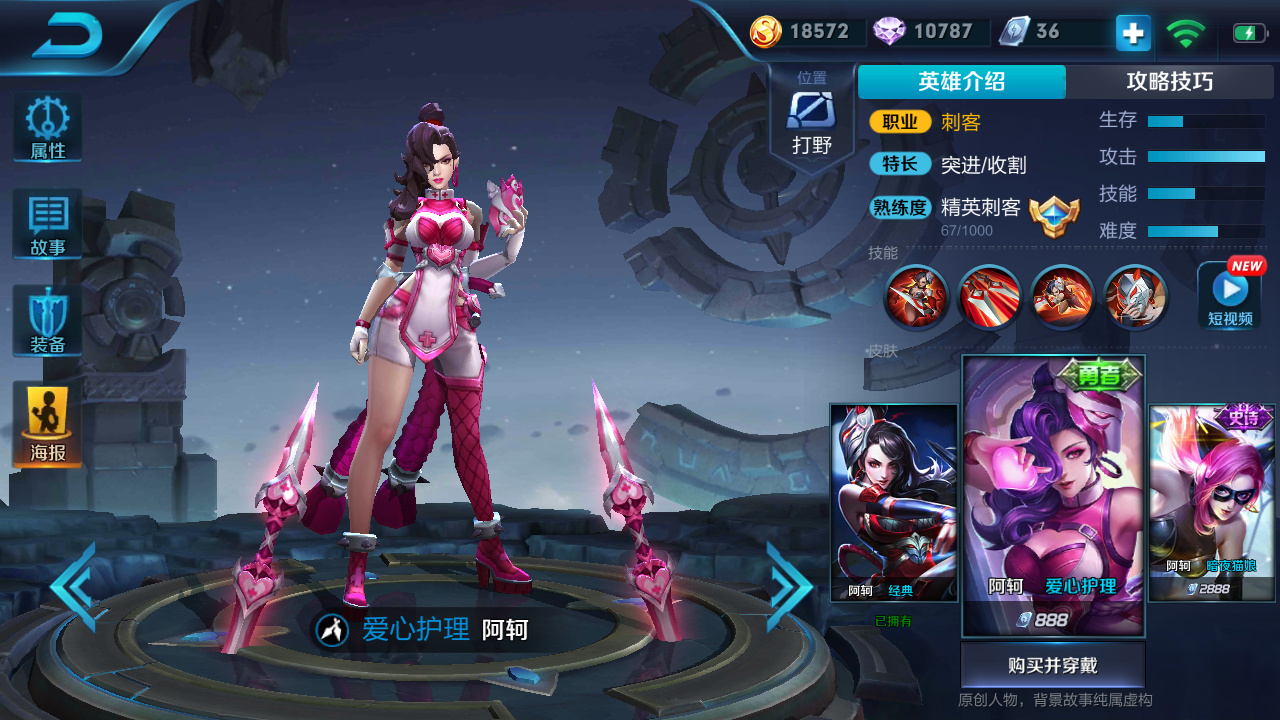
Task: Select the hero's first skill icon
Action: click(x=916, y=297)
